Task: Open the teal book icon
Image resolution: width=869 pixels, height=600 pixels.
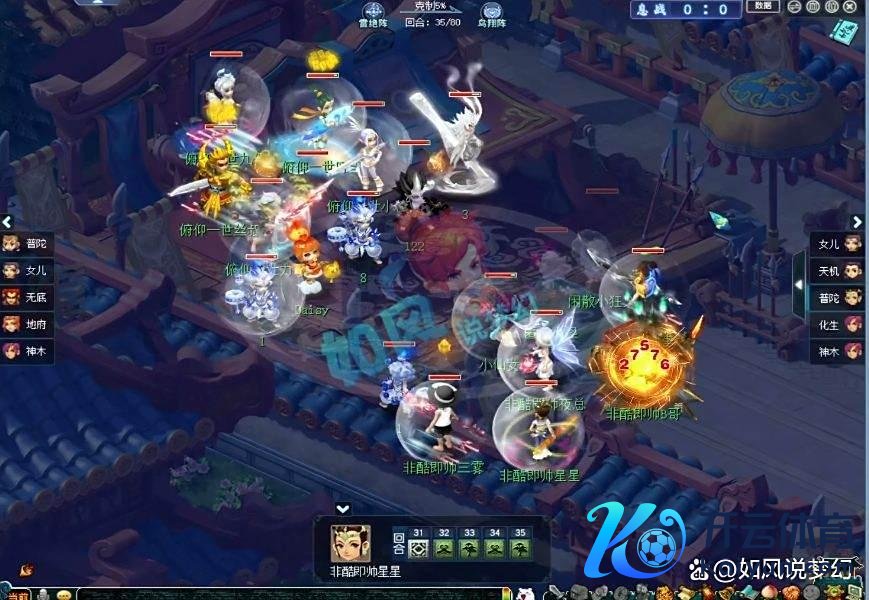Action: click(840, 33)
